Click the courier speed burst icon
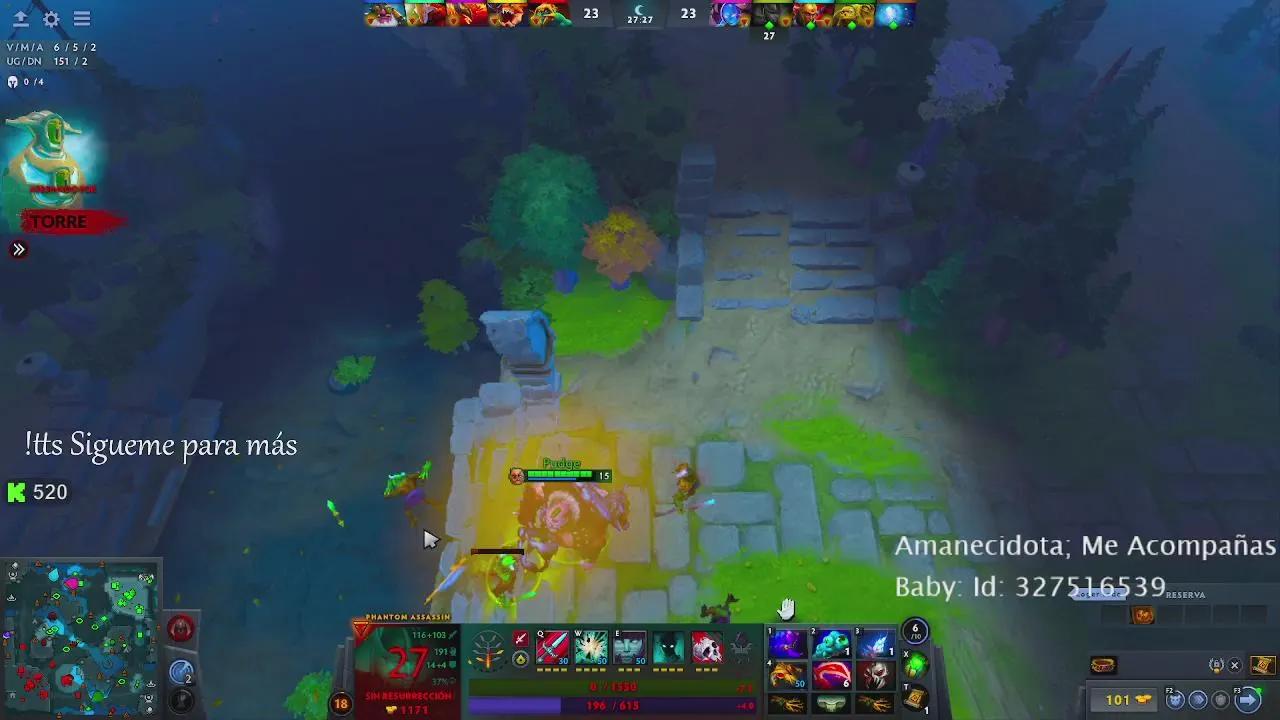 (x=1200, y=700)
